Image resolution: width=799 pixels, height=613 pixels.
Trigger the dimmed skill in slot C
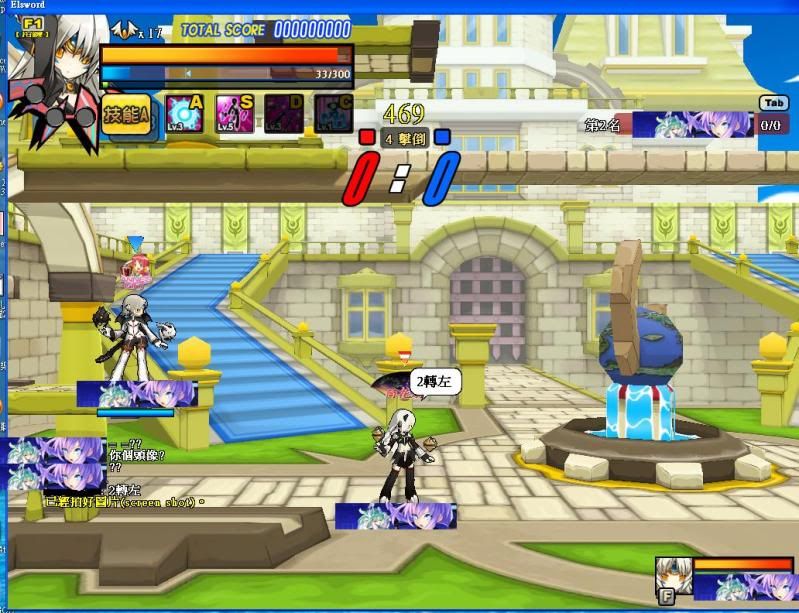(x=333, y=115)
